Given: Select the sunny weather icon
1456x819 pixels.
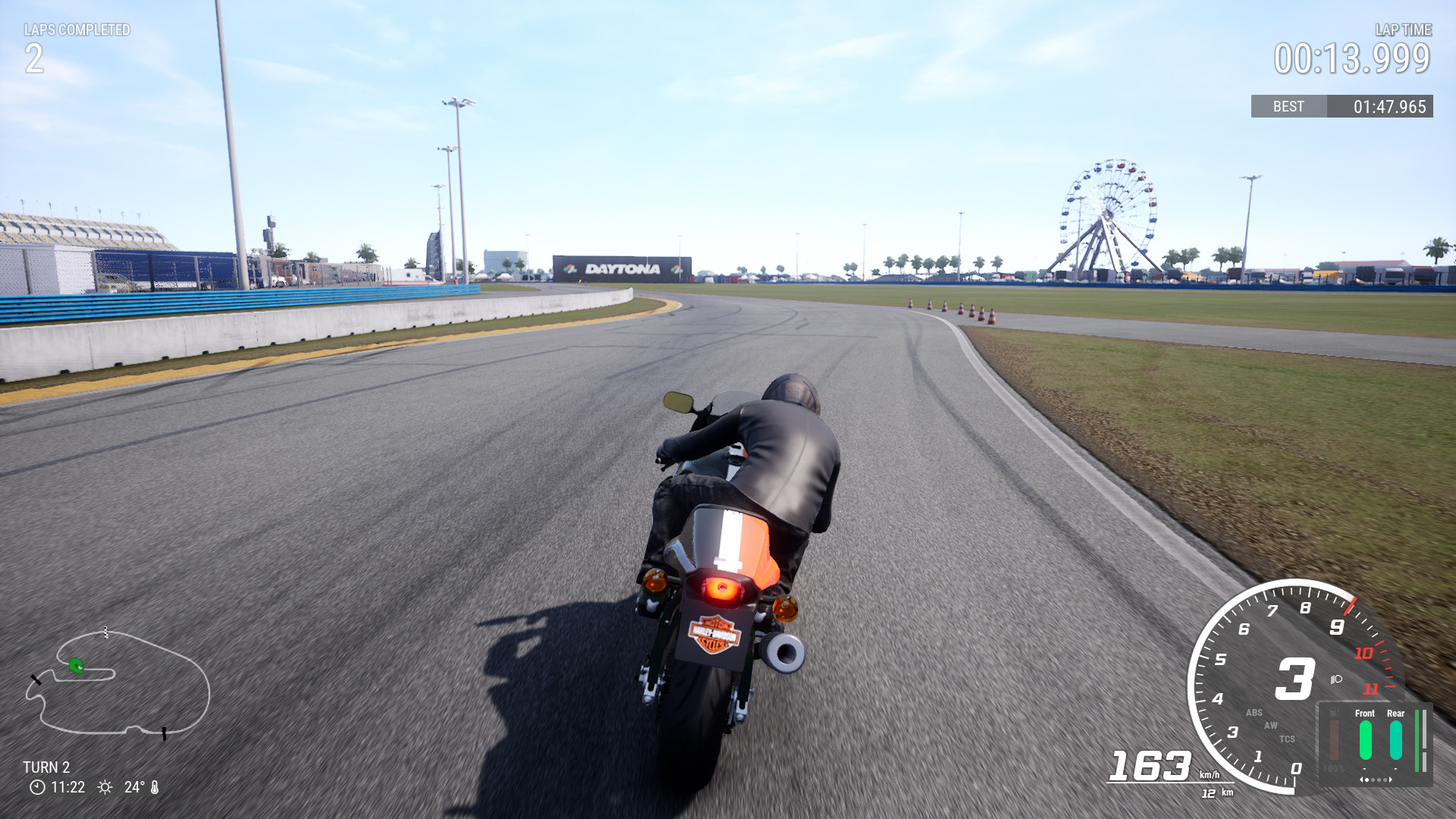Looking at the screenshot, I should pos(103,787).
